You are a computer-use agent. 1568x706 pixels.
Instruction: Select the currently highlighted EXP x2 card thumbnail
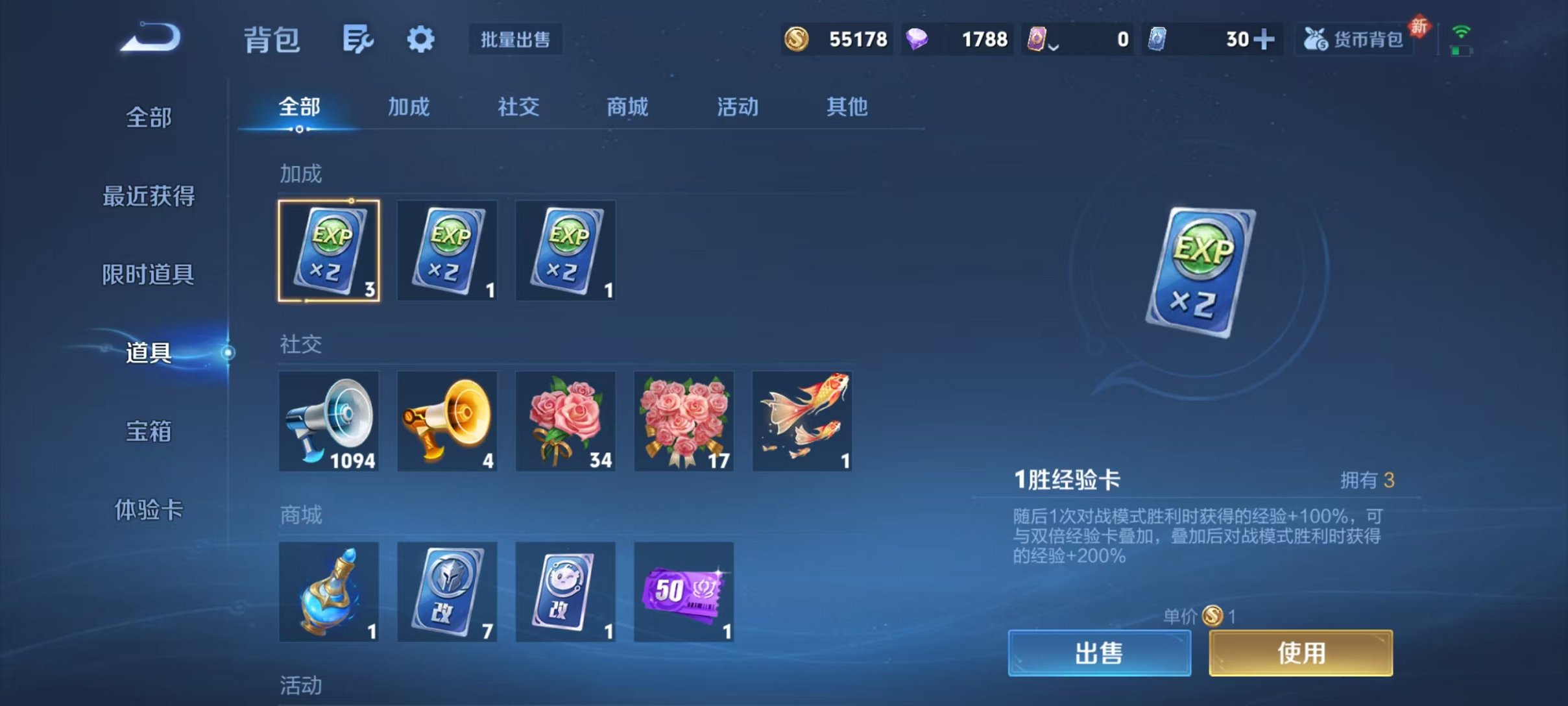coord(329,251)
